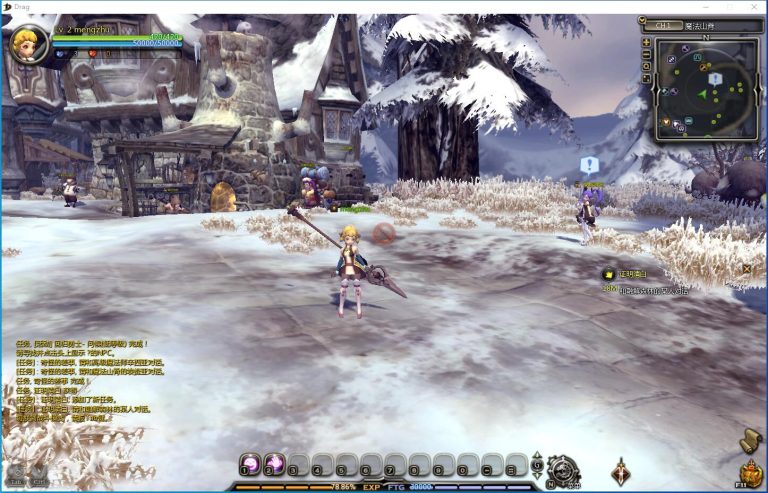768x493 pixels.
Task: Activate the first purple skill in hotbar
Action: click(x=251, y=465)
